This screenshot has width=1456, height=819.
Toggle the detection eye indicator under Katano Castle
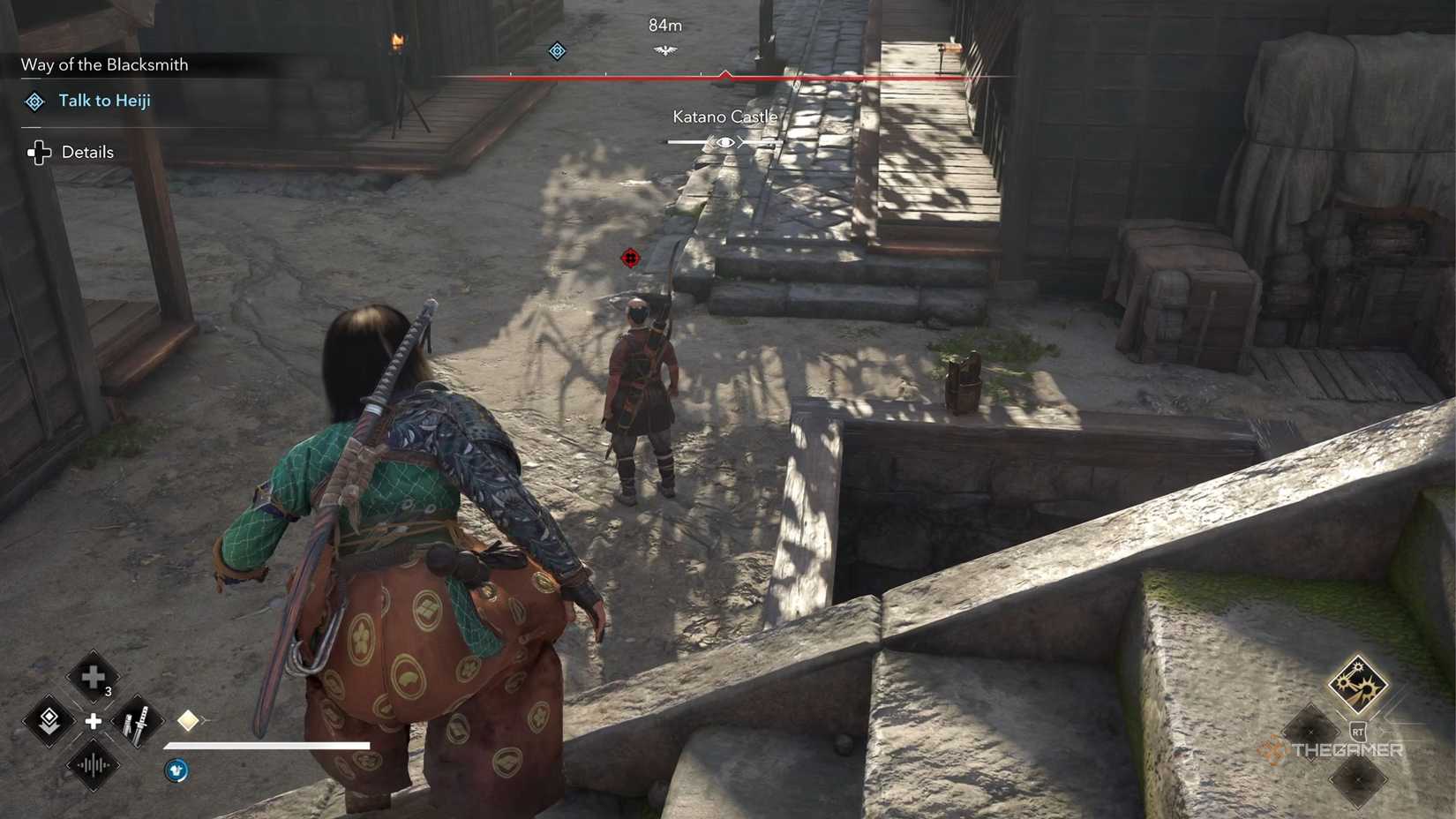pyautogui.click(x=725, y=139)
